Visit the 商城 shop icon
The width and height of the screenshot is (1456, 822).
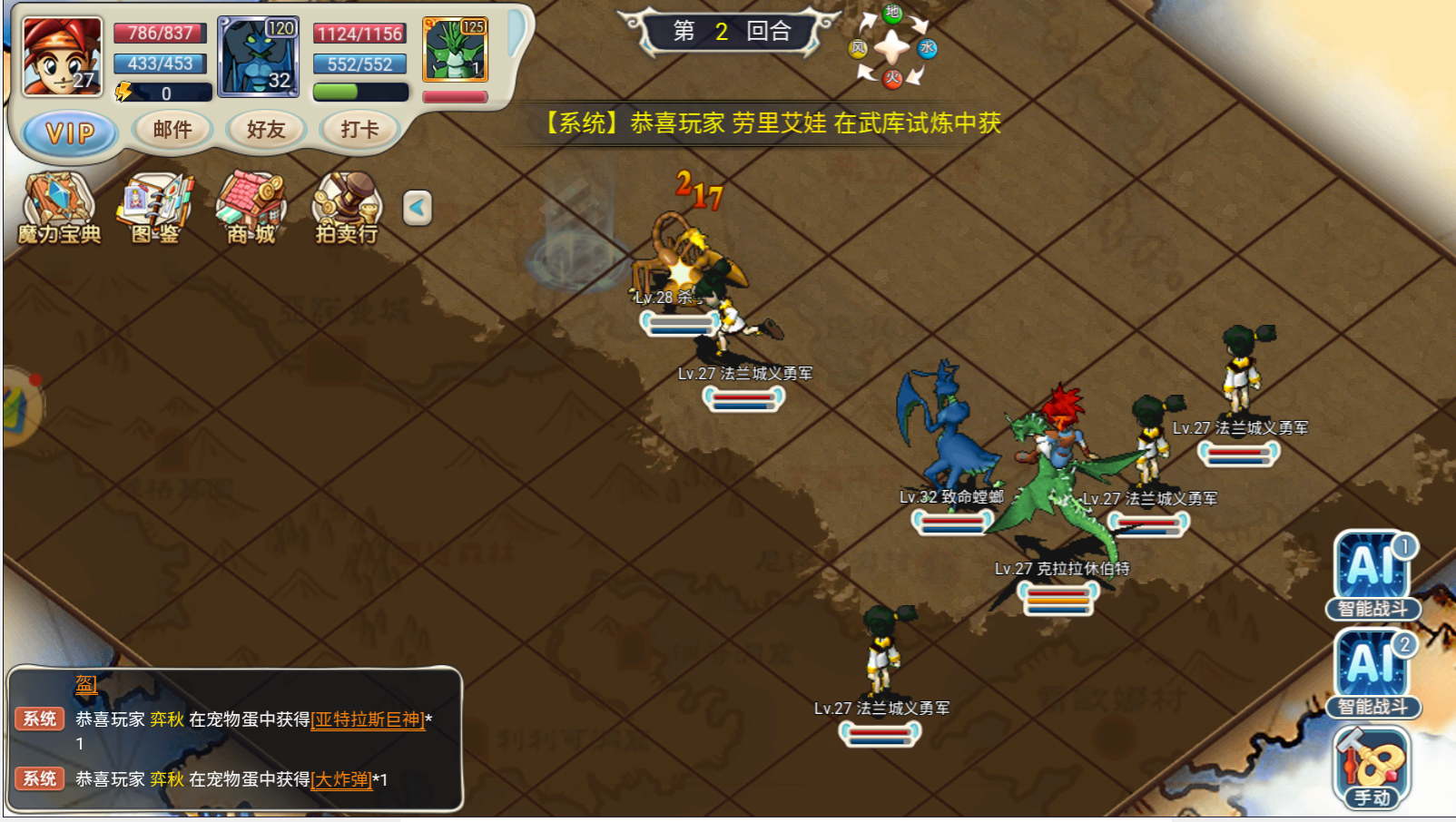251,208
